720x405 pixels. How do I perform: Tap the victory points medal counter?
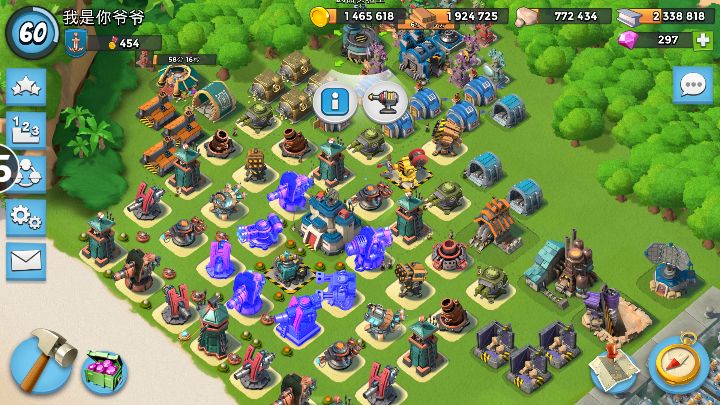[122, 43]
